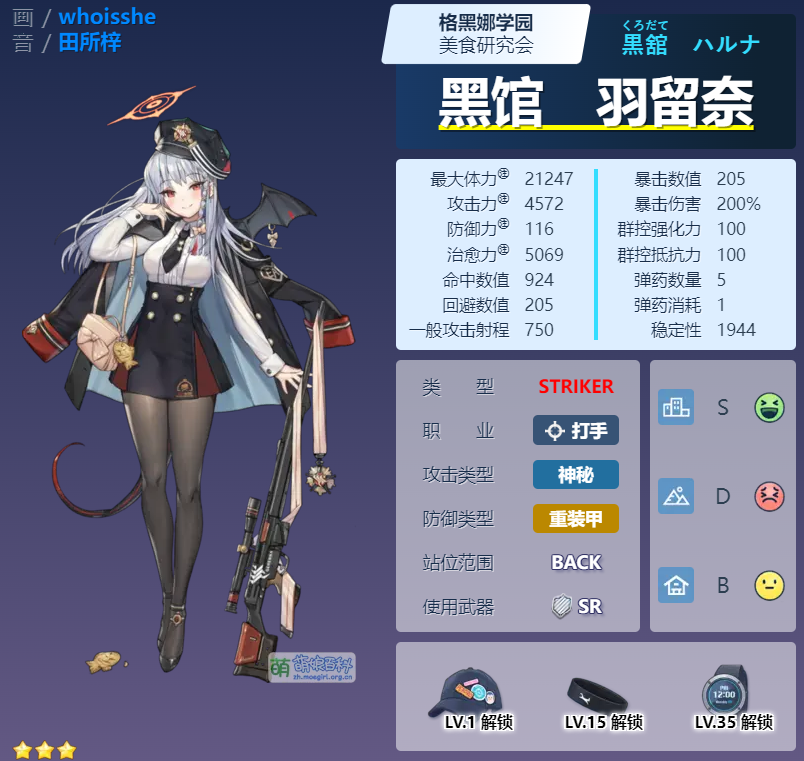Click the indoor terrain house icon
Image resolution: width=804 pixels, height=761 pixels.
pos(676,585)
